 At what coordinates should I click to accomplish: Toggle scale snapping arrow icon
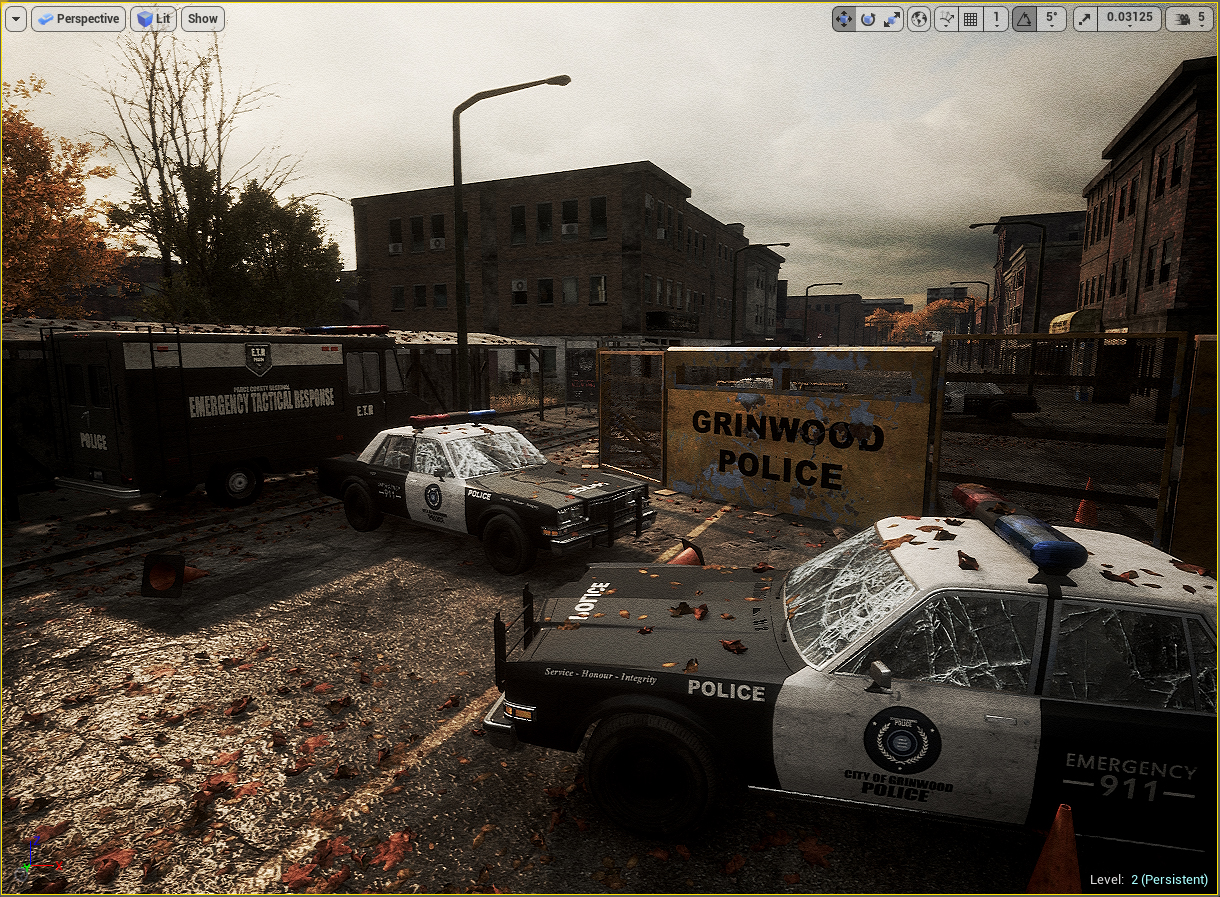coord(1085,19)
